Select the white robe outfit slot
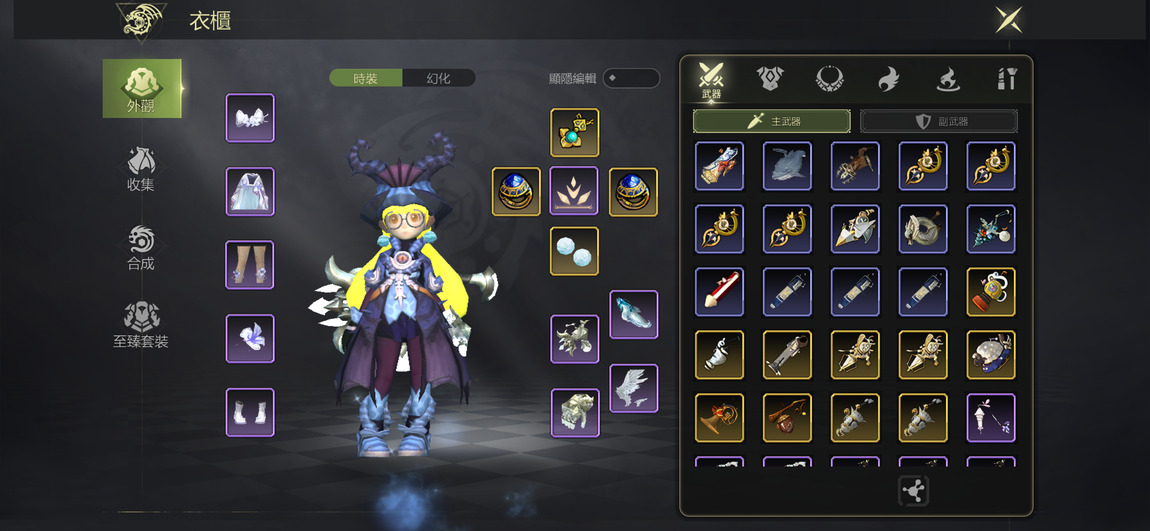Image resolution: width=1150 pixels, height=531 pixels. click(250, 191)
